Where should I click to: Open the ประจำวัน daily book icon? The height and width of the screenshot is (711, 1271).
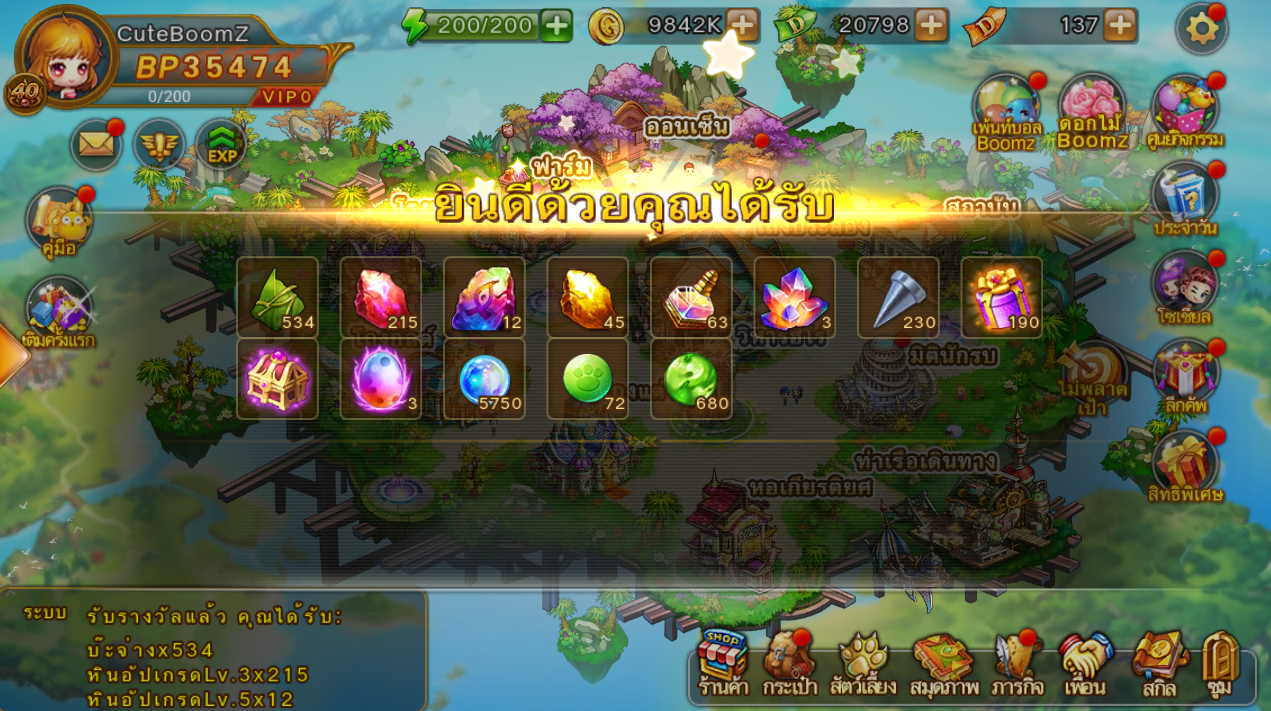(x=1185, y=198)
